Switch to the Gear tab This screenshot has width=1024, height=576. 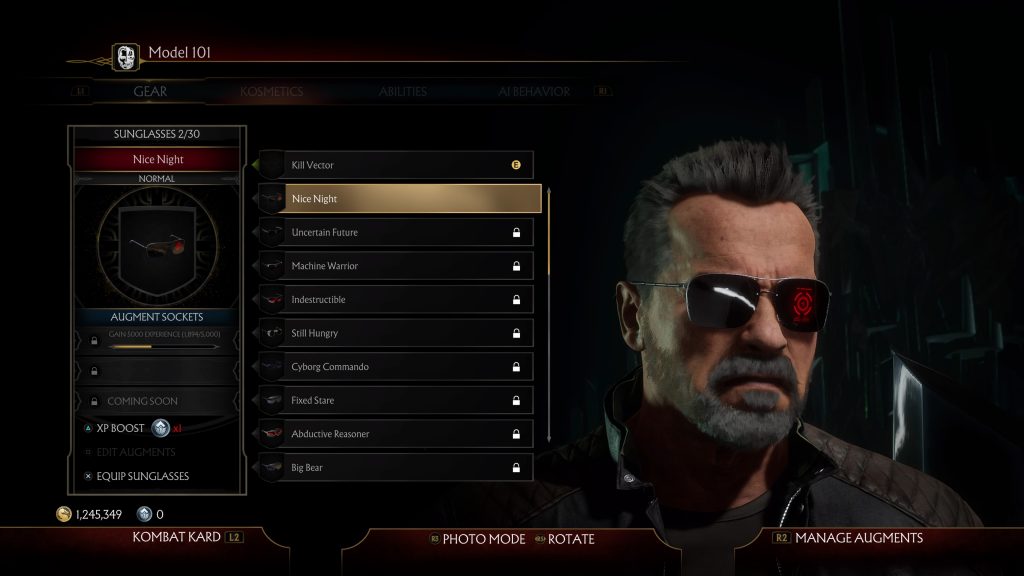[x=150, y=92]
